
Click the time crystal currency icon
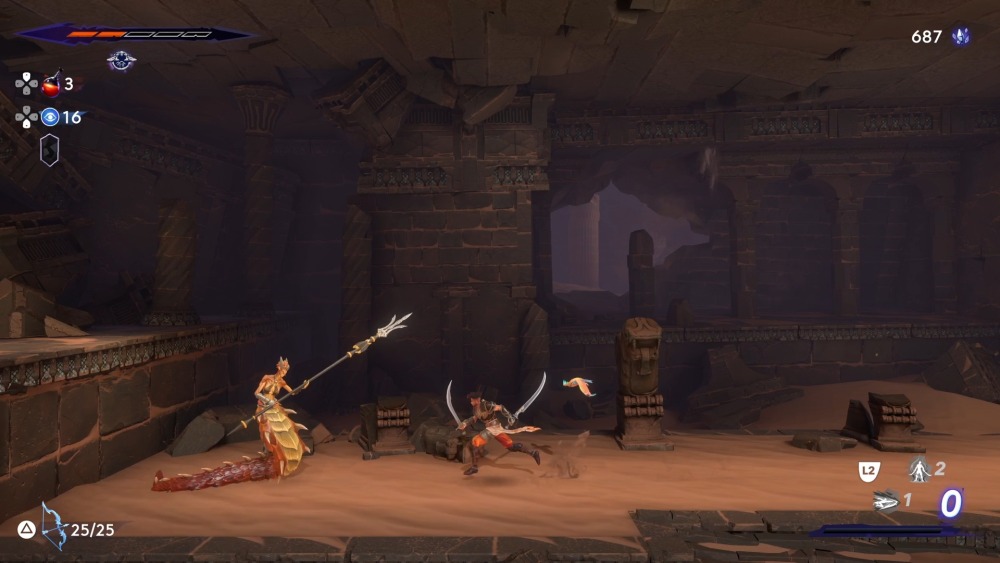tap(961, 37)
